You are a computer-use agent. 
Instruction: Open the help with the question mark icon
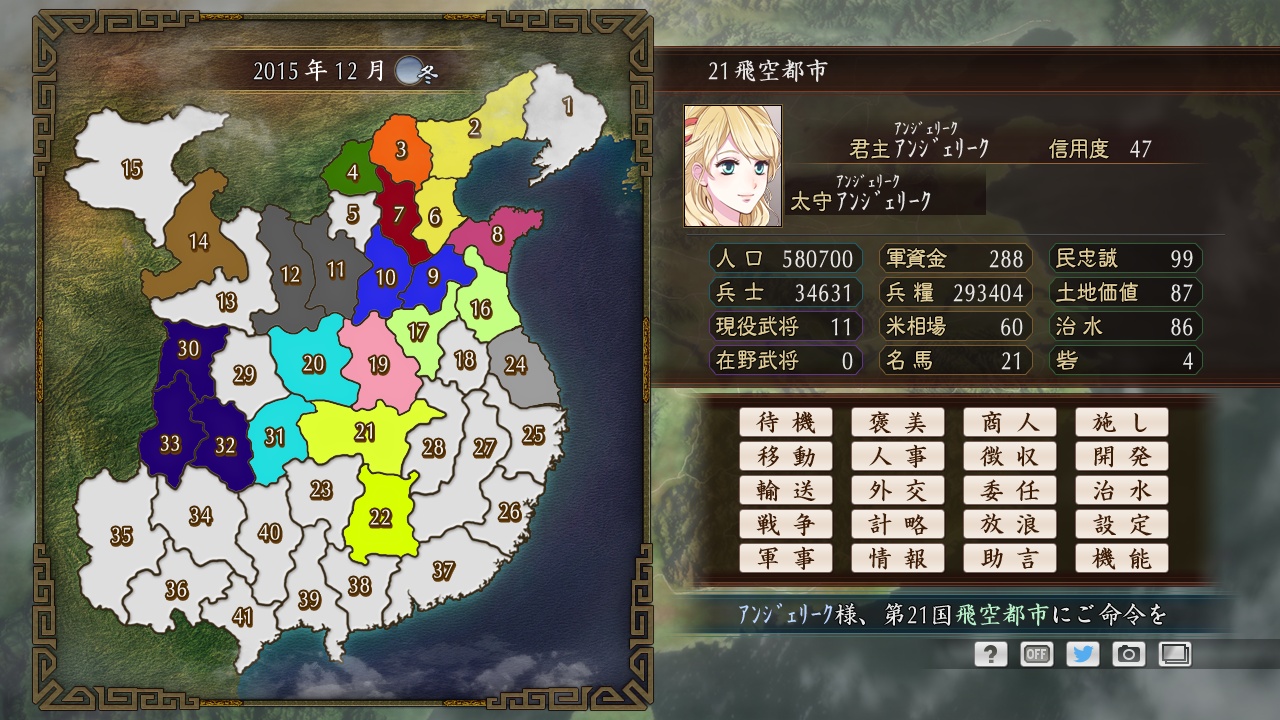point(989,654)
